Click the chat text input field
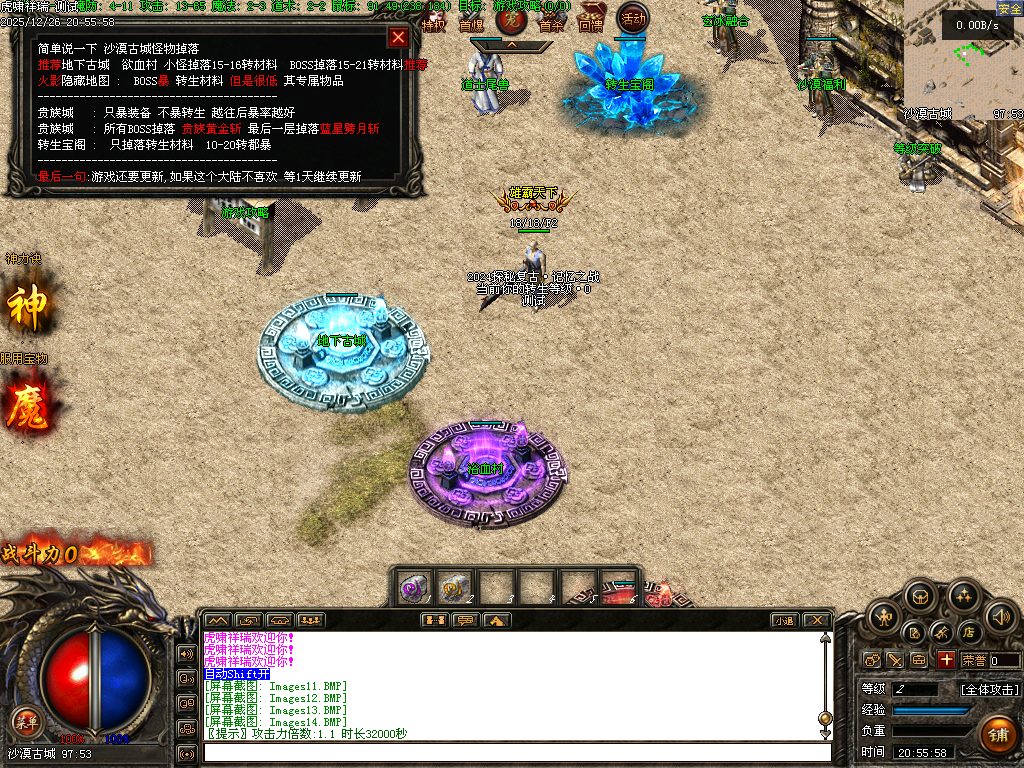 click(x=516, y=752)
